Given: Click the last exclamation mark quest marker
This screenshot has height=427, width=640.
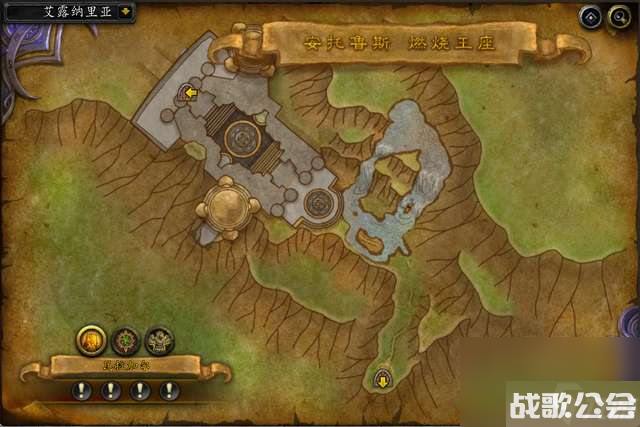Looking at the screenshot, I should point(168,390).
